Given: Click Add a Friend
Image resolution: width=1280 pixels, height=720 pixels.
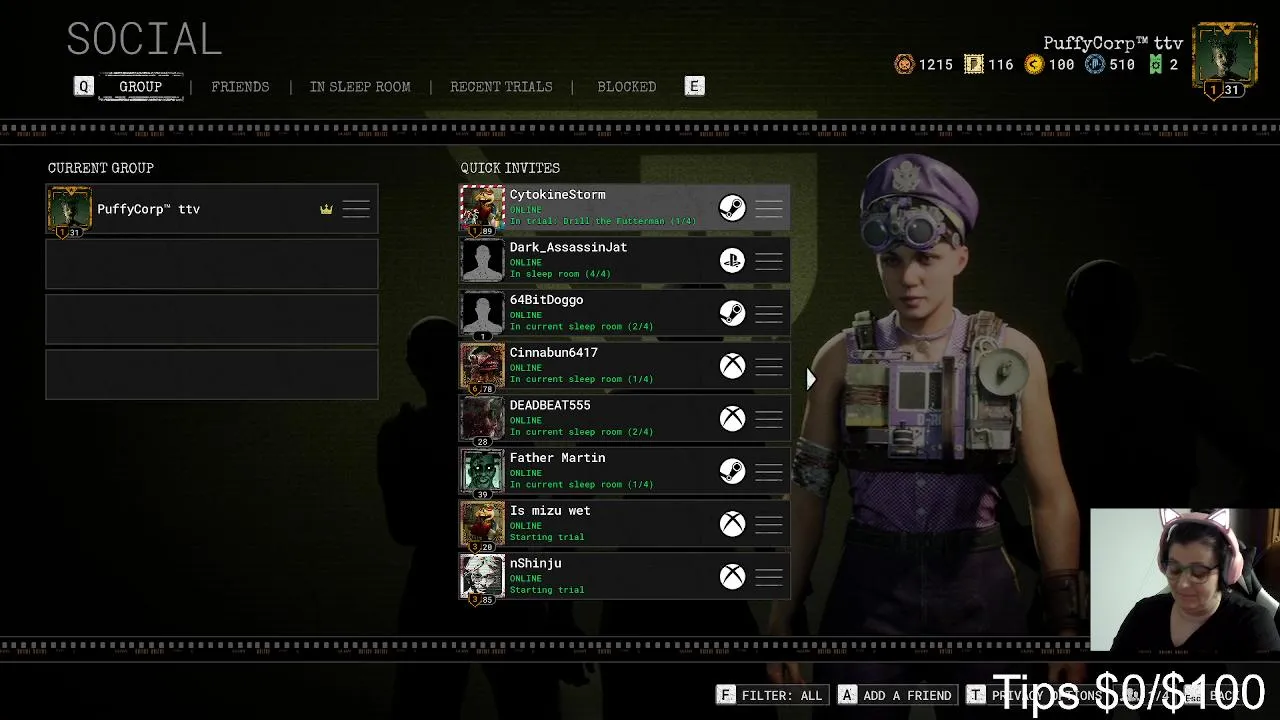Looking at the screenshot, I should [x=896, y=695].
